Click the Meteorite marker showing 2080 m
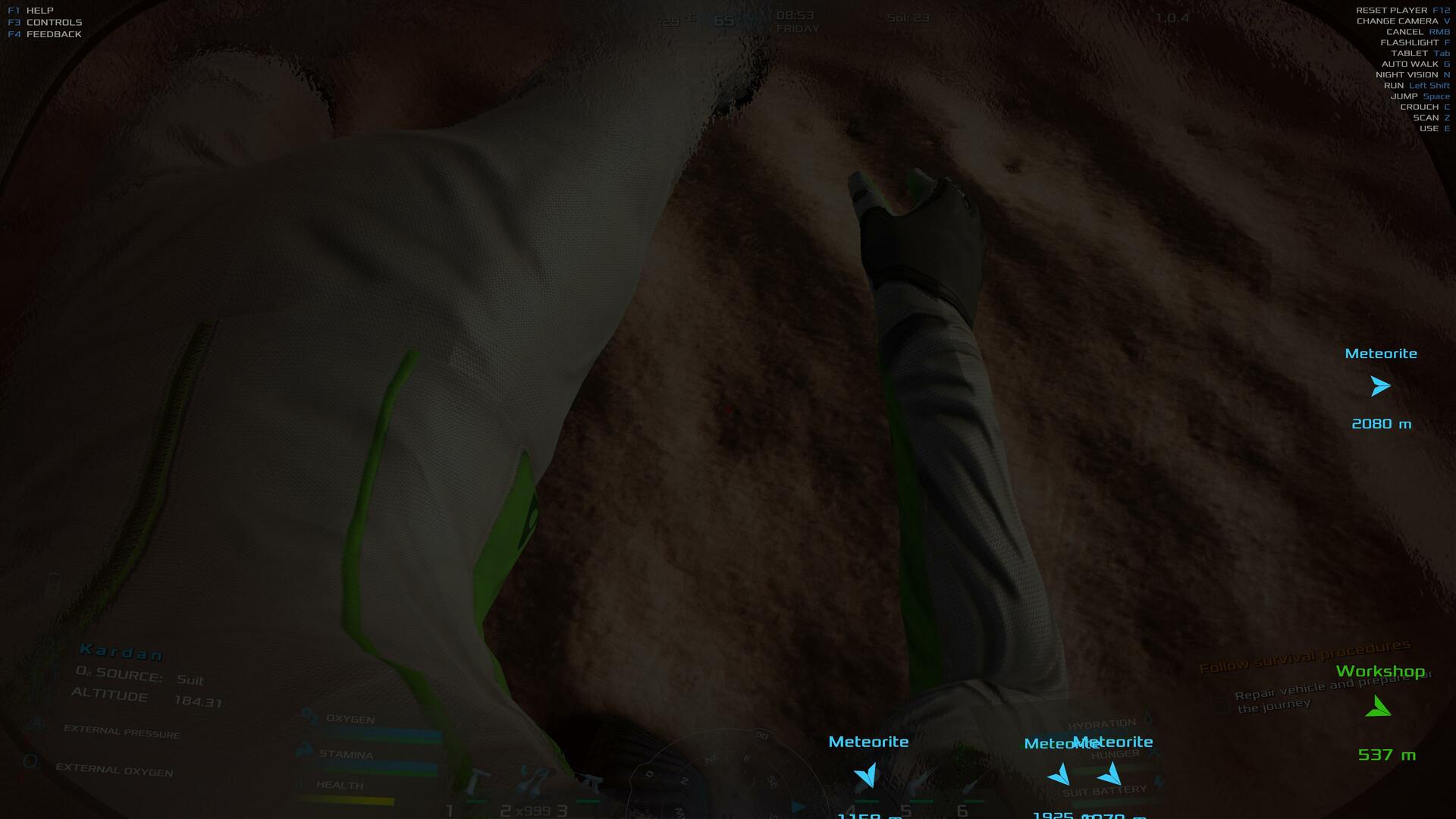The width and height of the screenshot is (1456, 819). (1380, 387)
